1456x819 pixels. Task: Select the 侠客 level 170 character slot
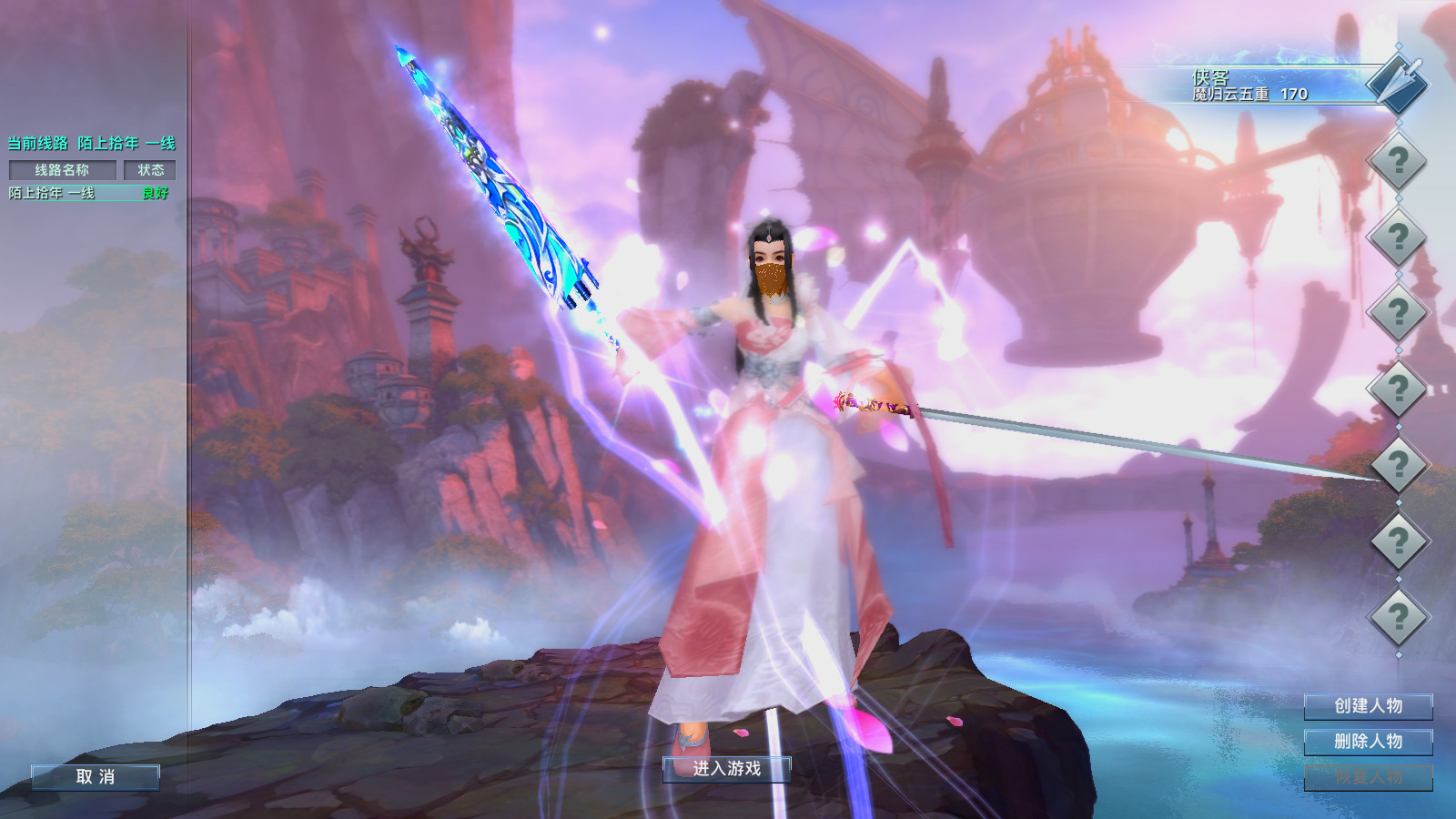click(x=1274, y=86)
